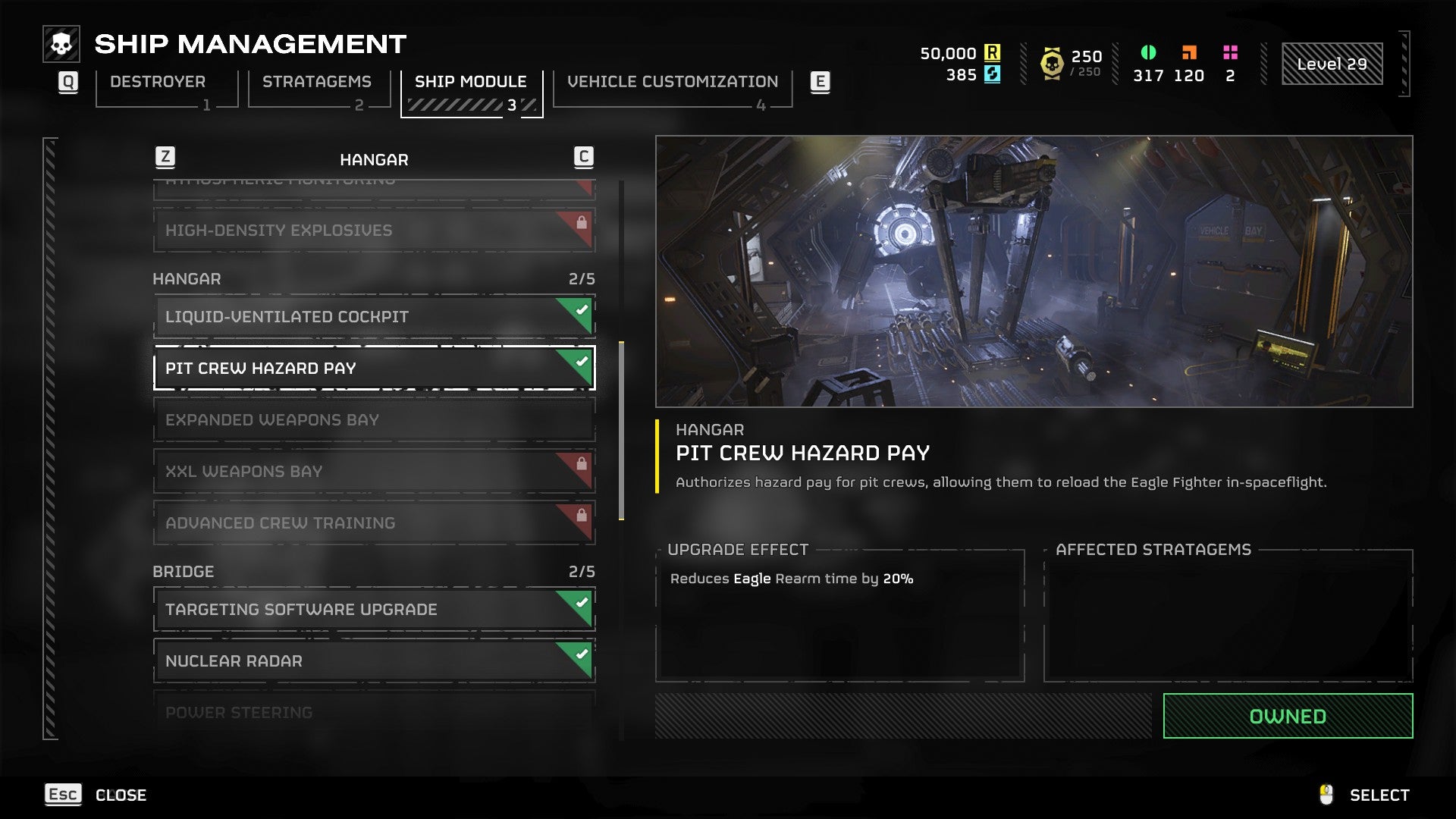
Task: Select the locked XXL Weapons Bay module
Action: tap(373, 472)
